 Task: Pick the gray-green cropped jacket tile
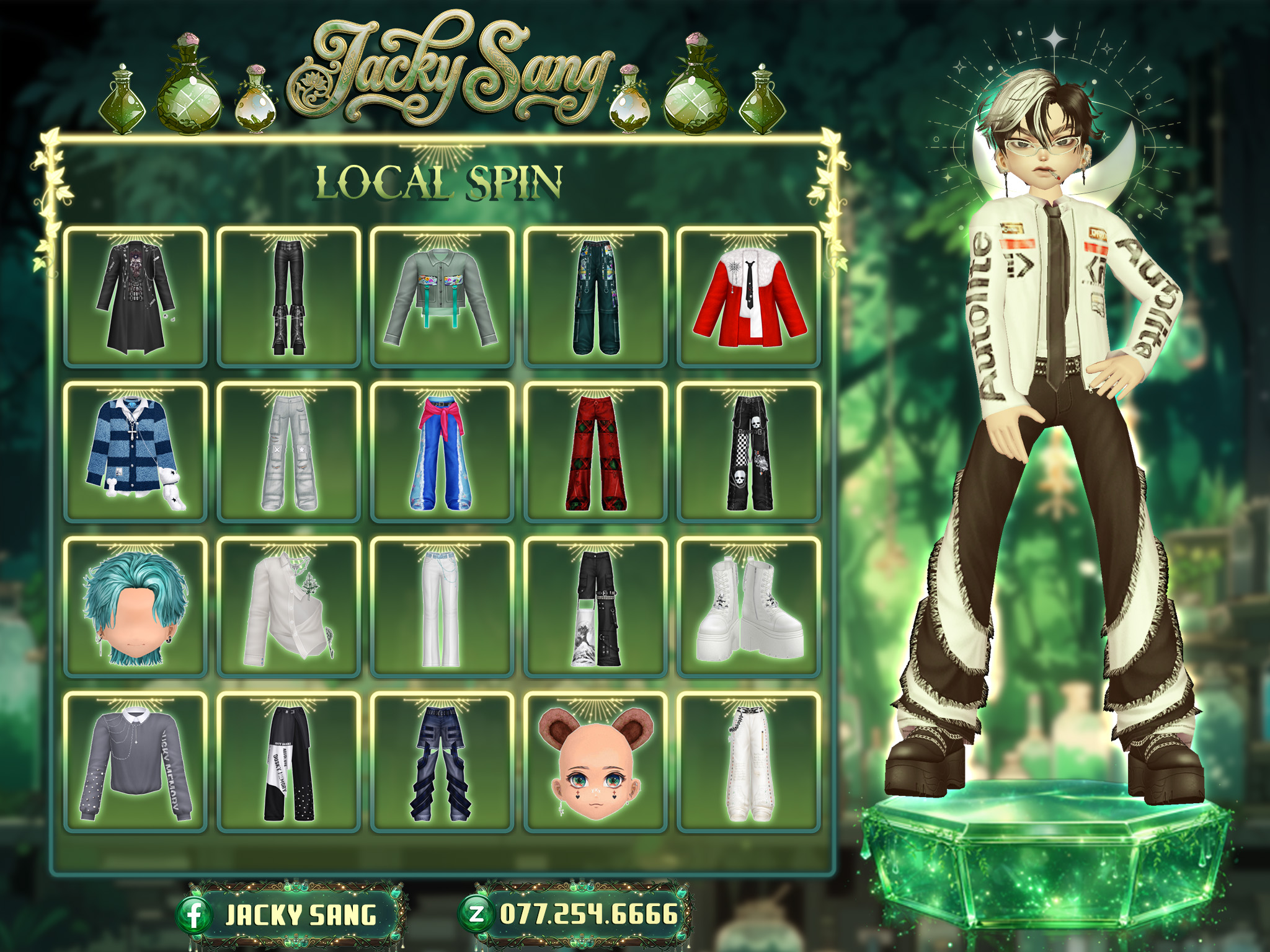[x=442, y=297]
